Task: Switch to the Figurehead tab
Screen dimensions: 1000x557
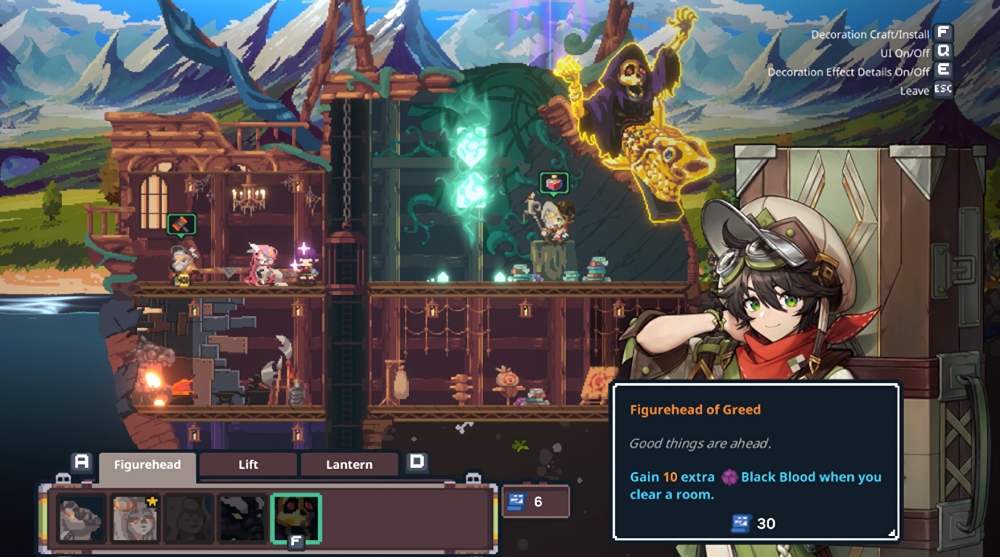Action: (x=147, y=465)
